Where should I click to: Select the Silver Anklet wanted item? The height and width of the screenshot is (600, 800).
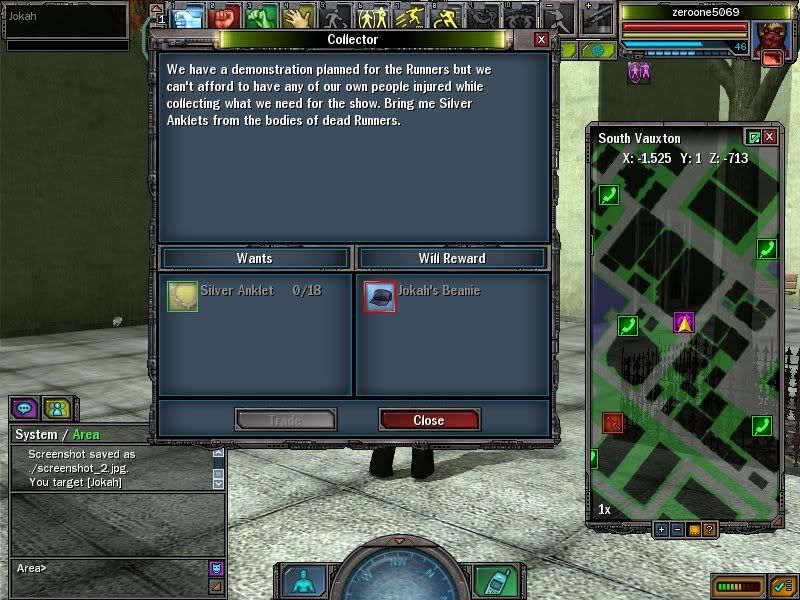click(183, 296)
